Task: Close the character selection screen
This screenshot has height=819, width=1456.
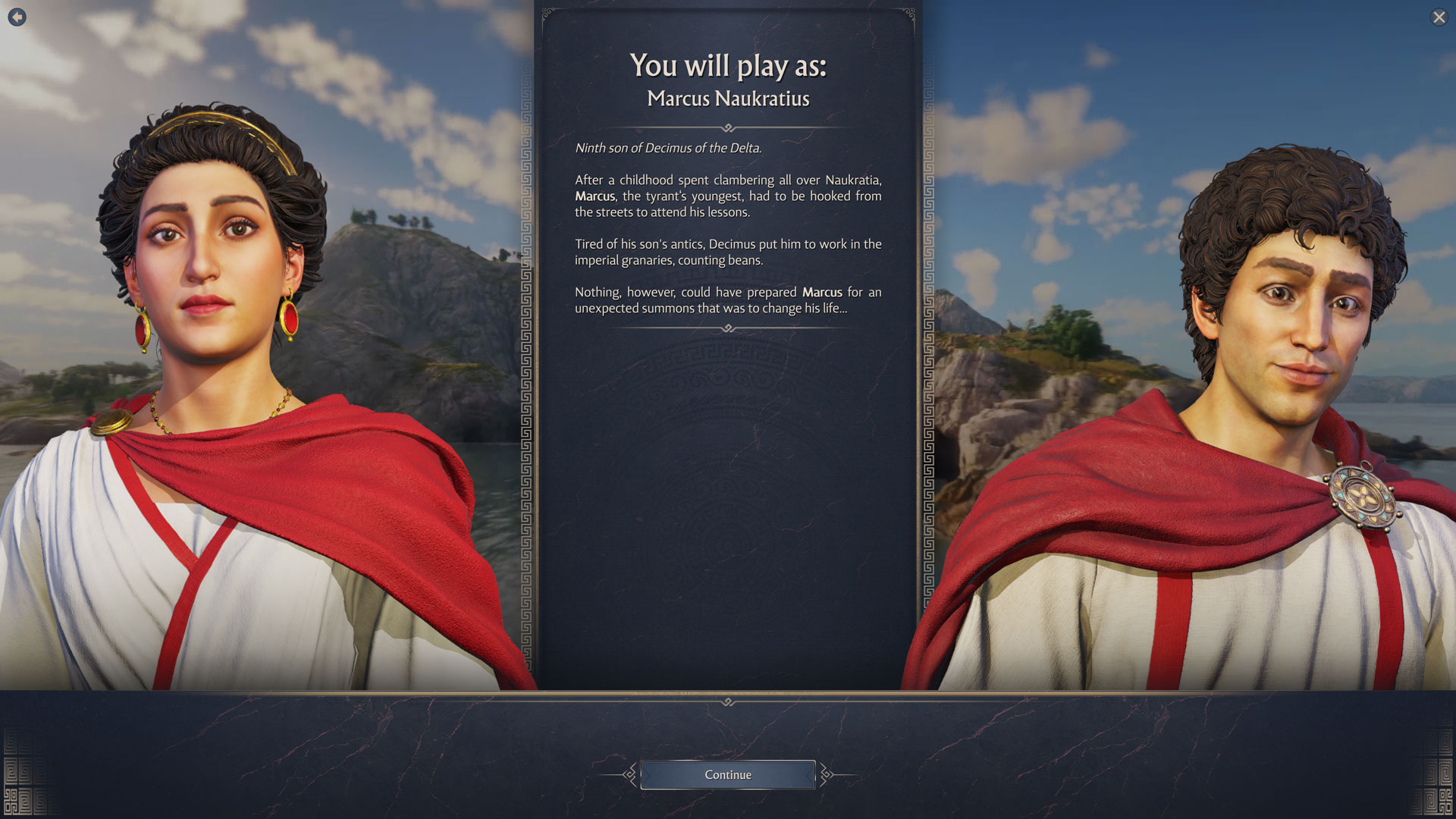Action: coord(1439,17)
